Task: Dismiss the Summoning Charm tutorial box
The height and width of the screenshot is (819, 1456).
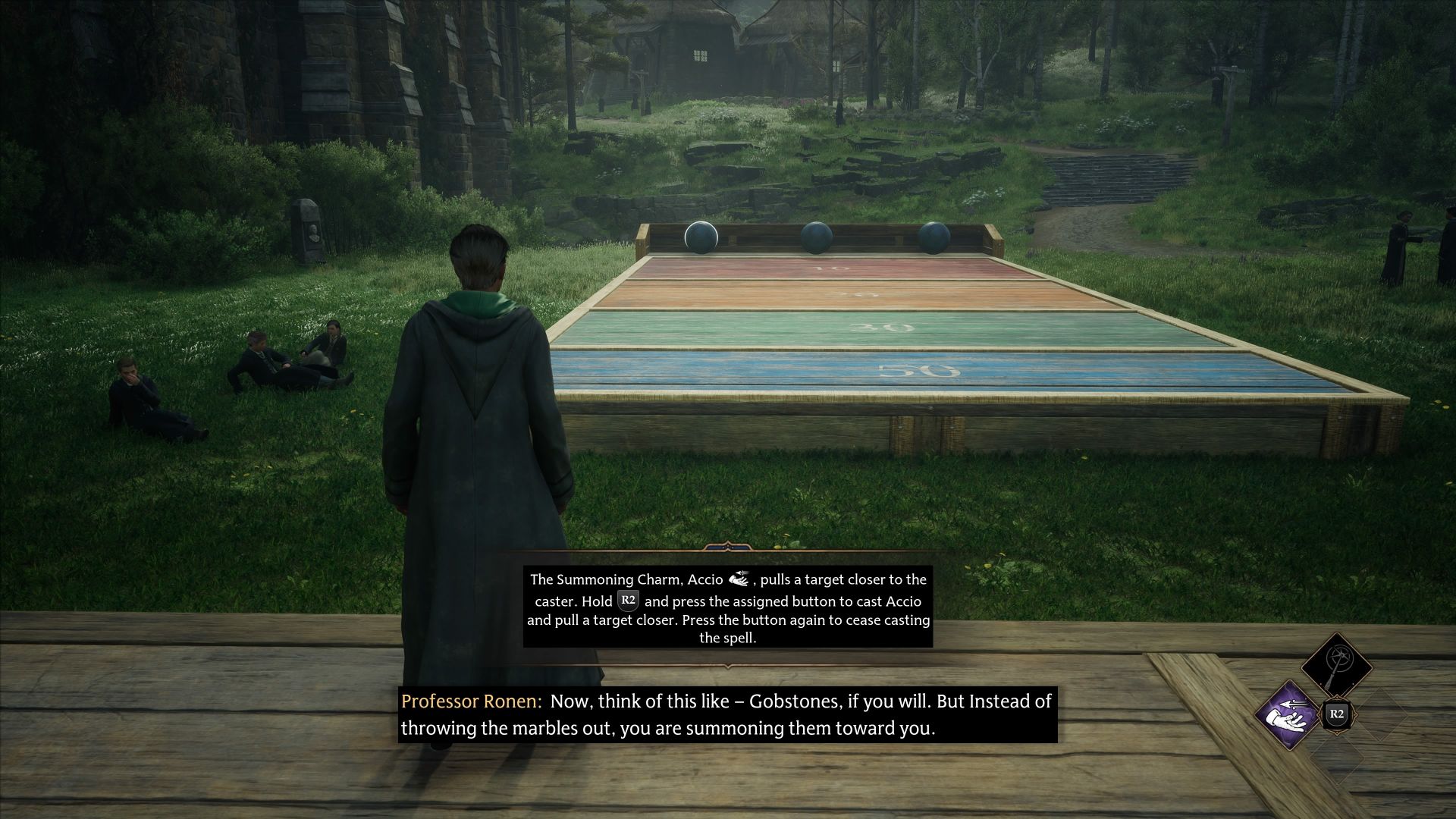Action: tap(726, 607)
